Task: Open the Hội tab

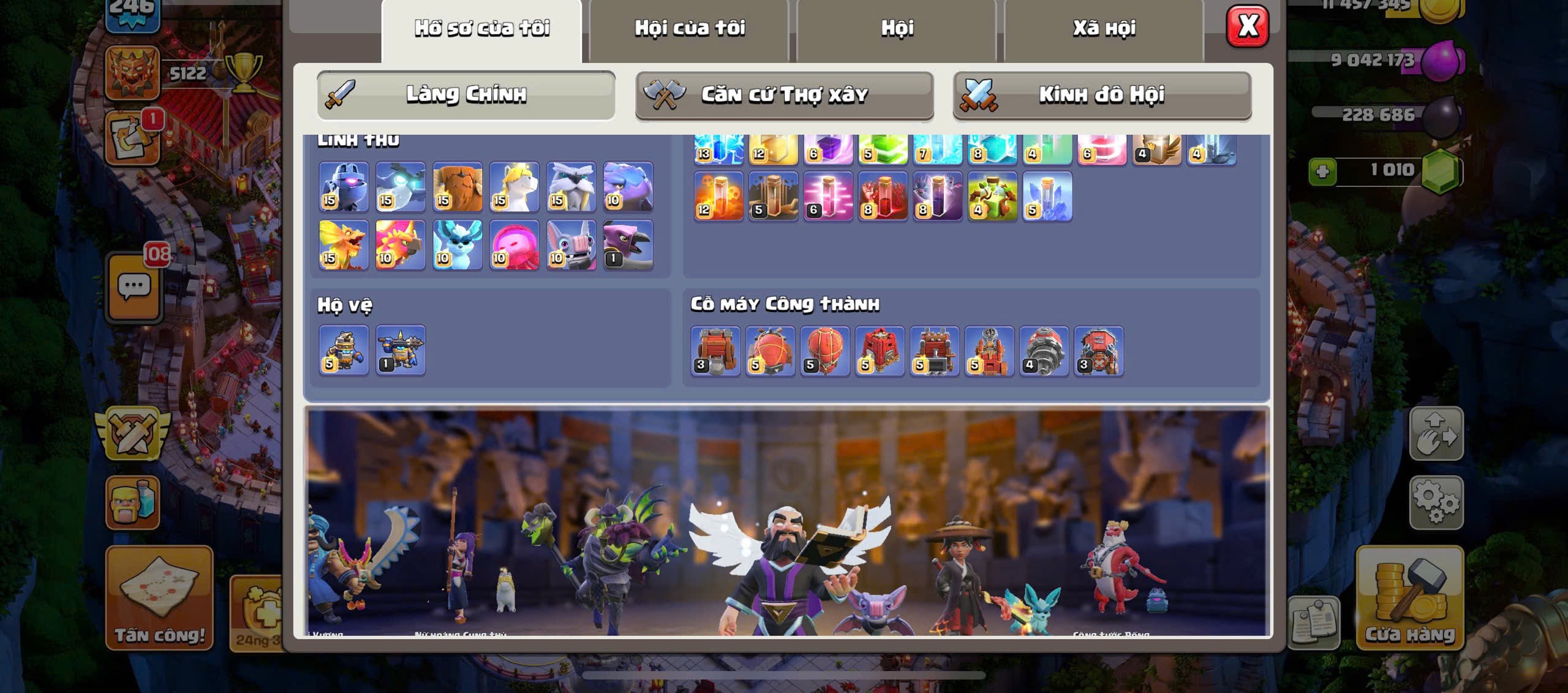Action: pos(897,28)
